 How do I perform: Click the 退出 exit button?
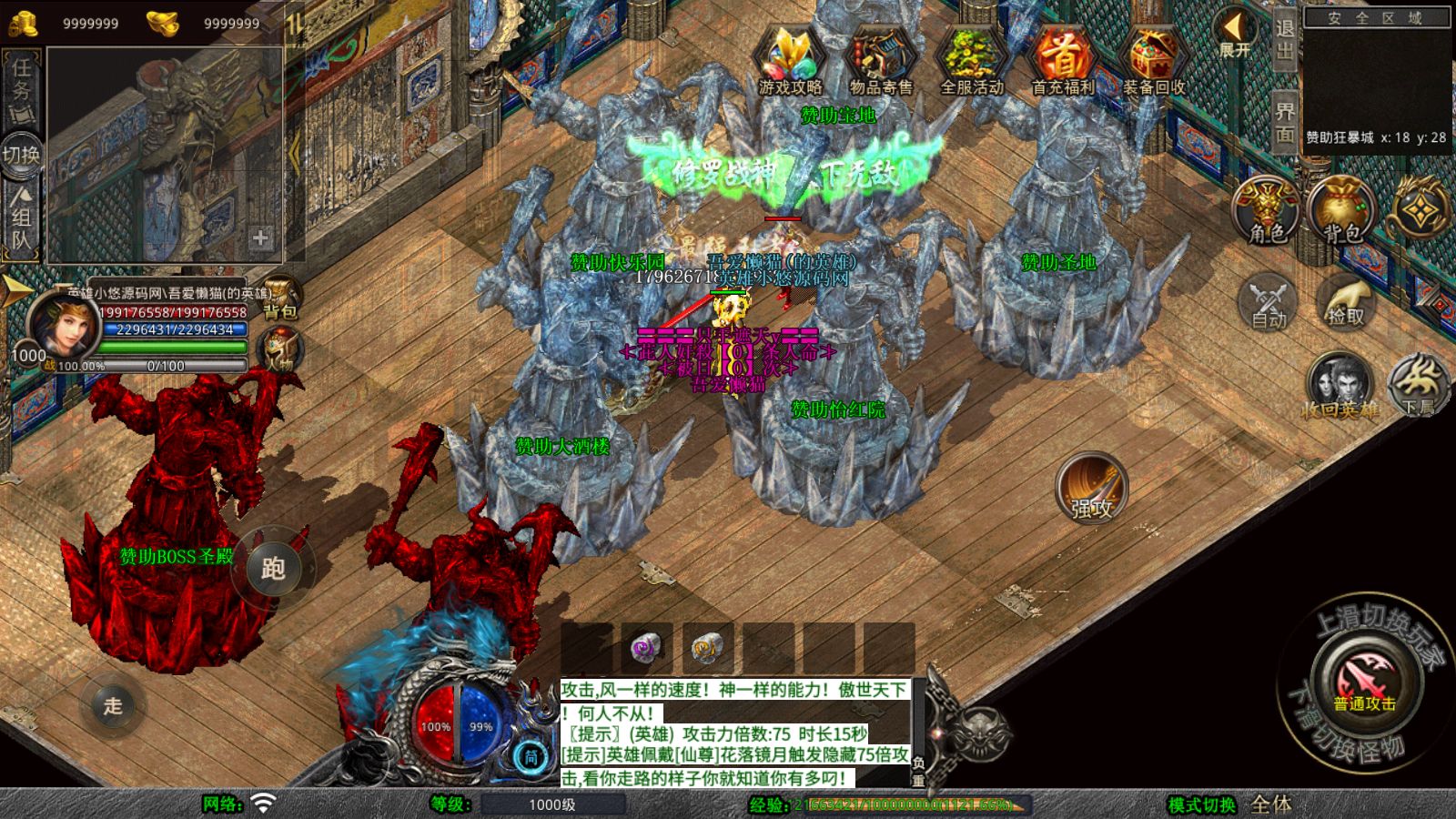point(1285,39)
